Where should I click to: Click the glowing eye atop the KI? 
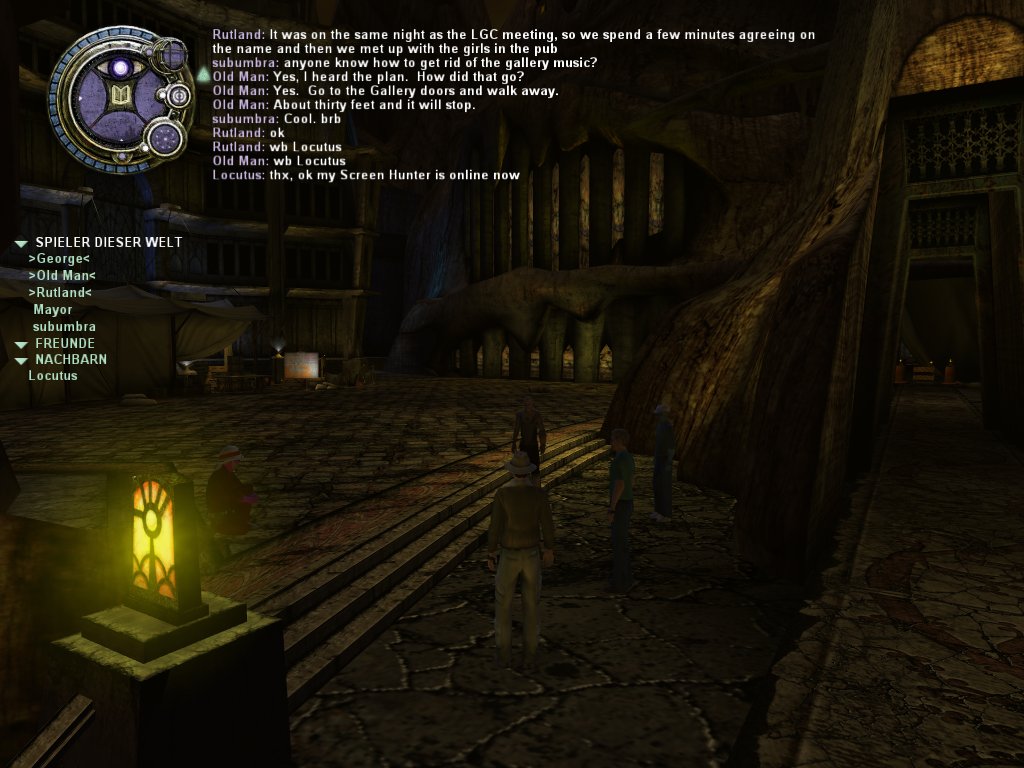tap(121, 68)
